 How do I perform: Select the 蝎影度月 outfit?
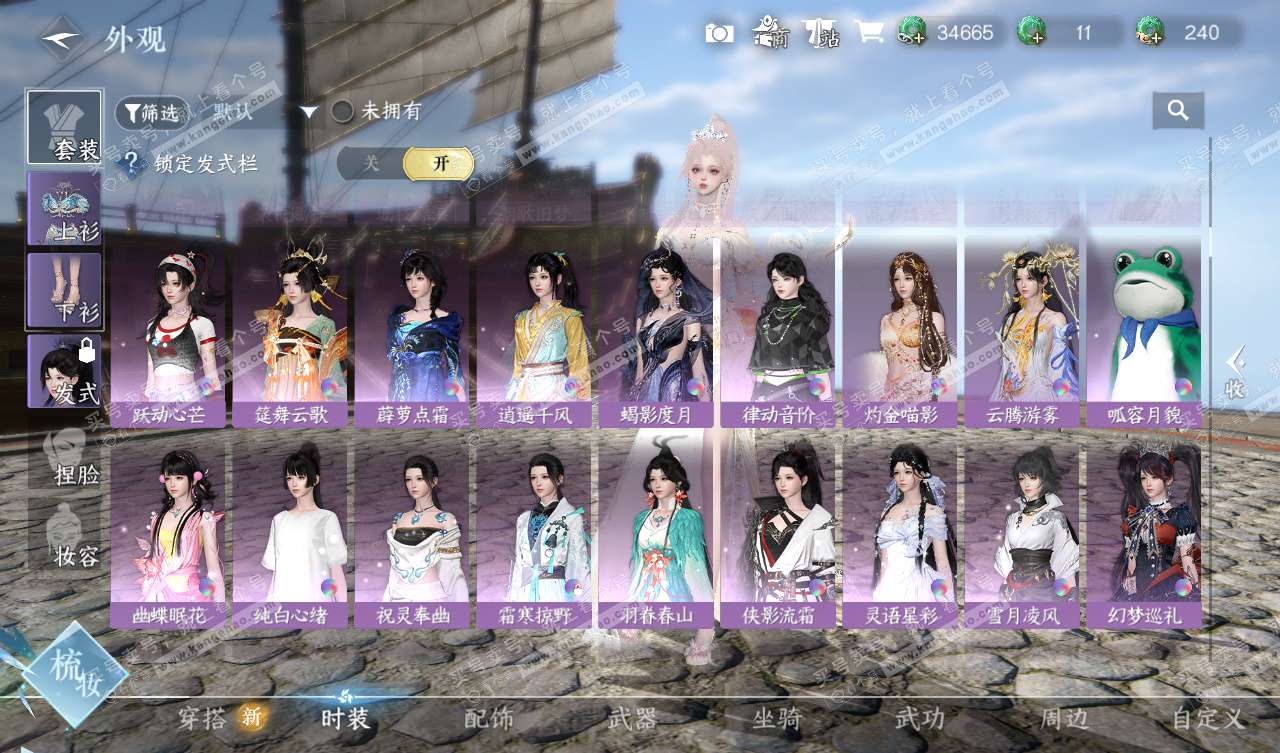656,338
